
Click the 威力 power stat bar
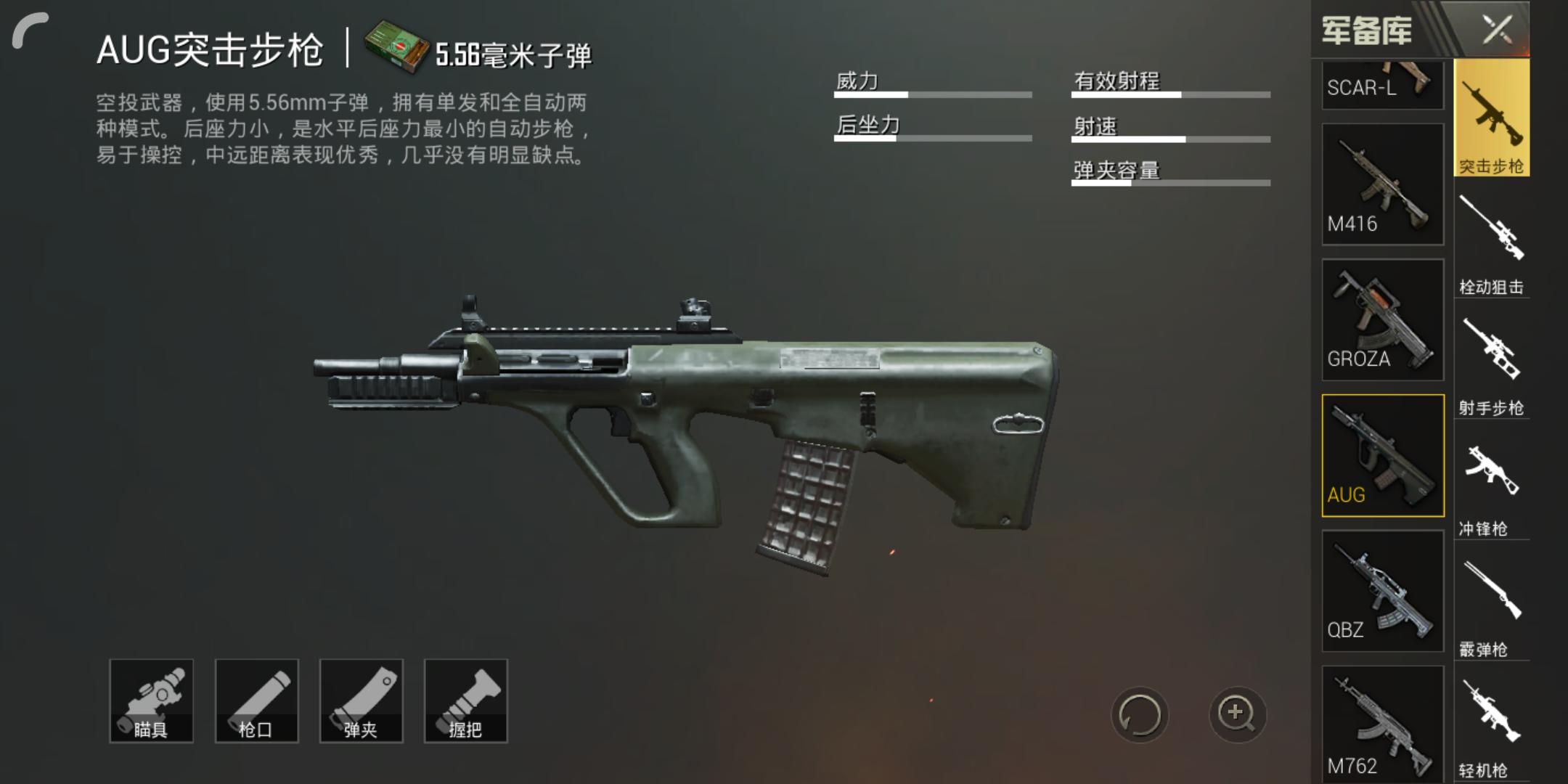pyautogui.click(x=933, y=93)
